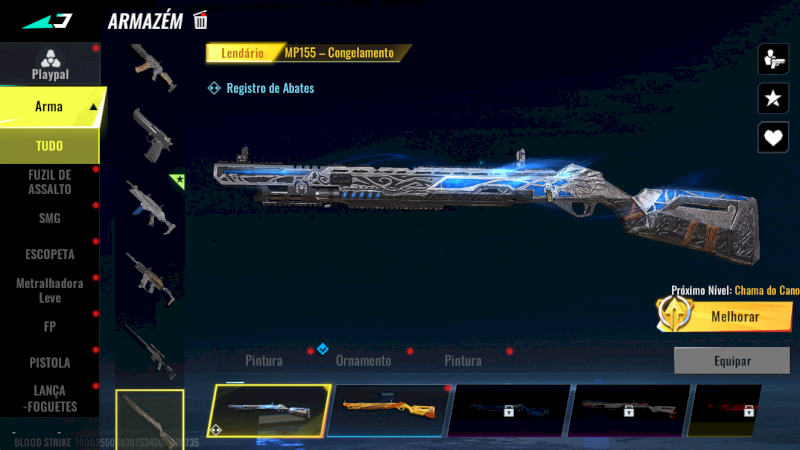The height and width of the screenshot is (450, 800).
Task: Select the orange shotgun skin thumbnail
Action: 389,410
